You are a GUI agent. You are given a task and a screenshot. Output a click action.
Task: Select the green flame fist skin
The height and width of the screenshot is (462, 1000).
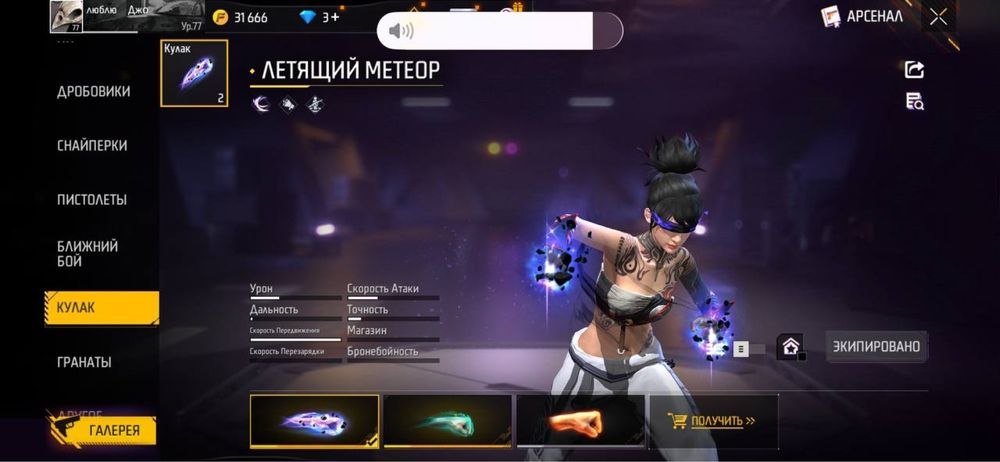tap(447, 420)
